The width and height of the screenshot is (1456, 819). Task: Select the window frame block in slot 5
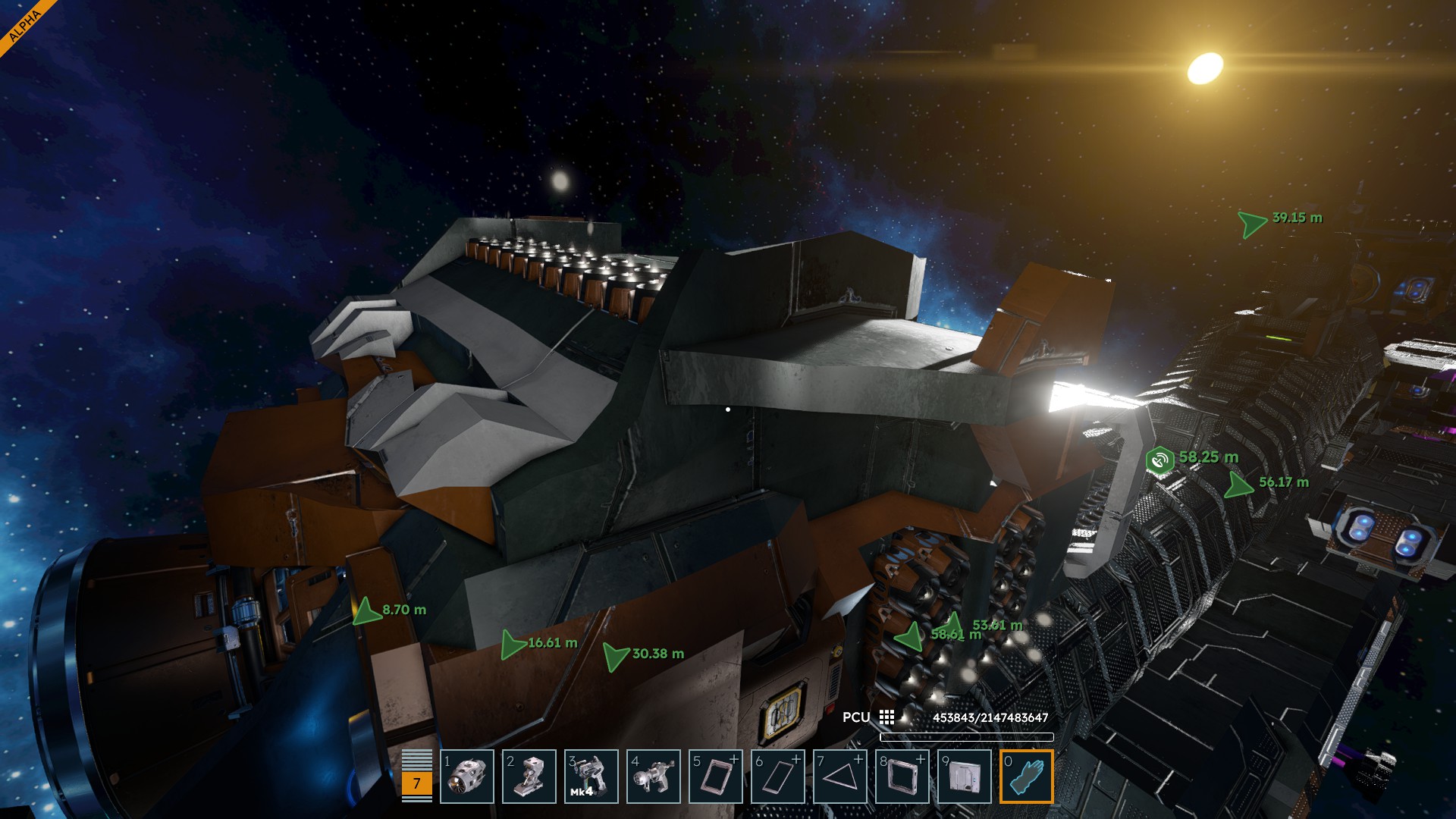[716, 777]
